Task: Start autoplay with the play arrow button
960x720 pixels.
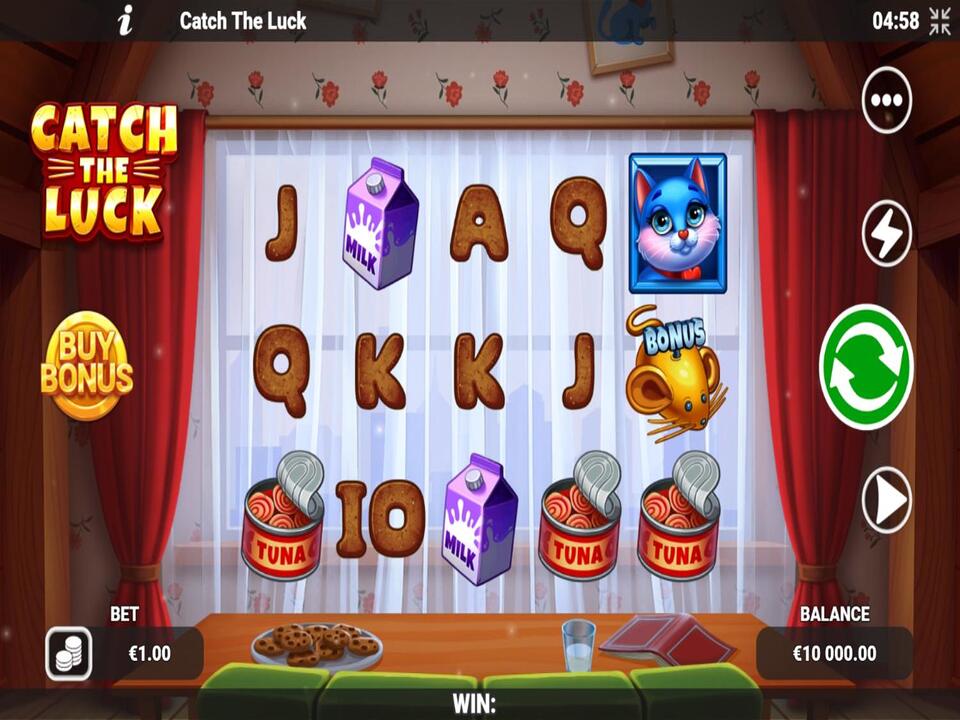Action: point(887,499)
